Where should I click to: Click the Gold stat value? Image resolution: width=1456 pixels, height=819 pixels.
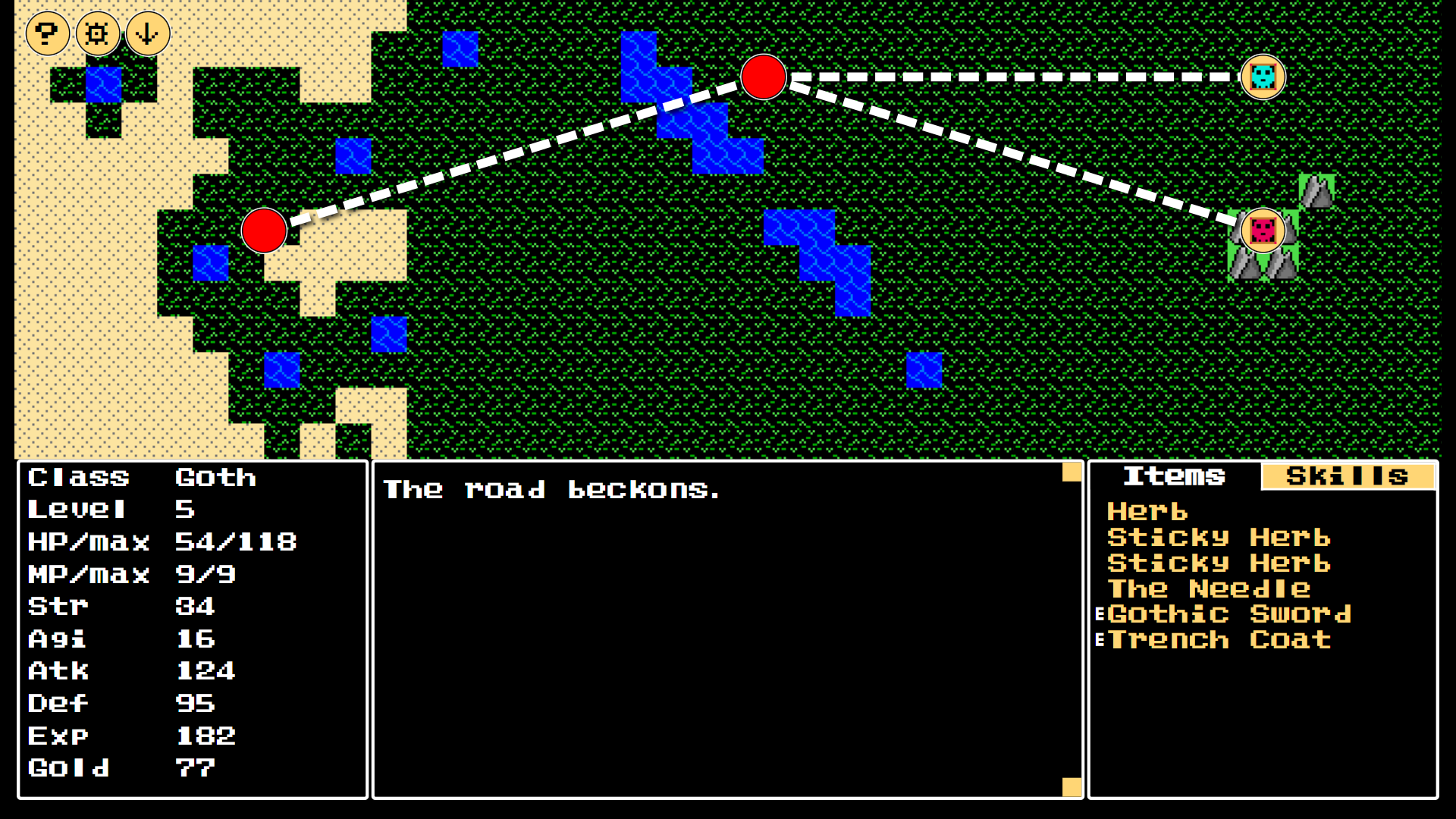click(x=194, y=767)
